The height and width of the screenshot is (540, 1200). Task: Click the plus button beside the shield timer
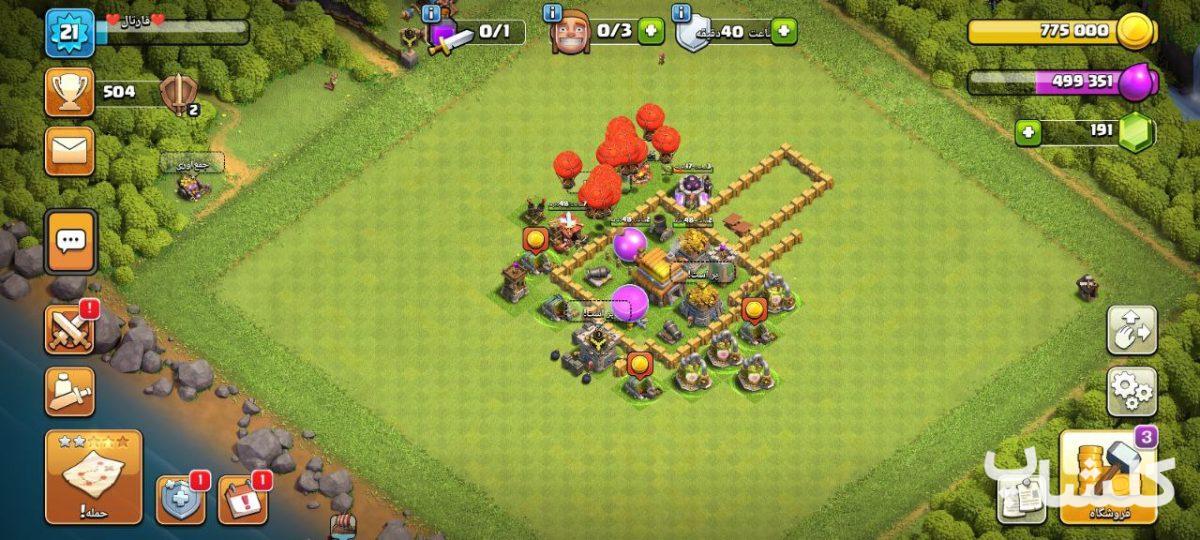pyautogui.click(x=783, y=31)
